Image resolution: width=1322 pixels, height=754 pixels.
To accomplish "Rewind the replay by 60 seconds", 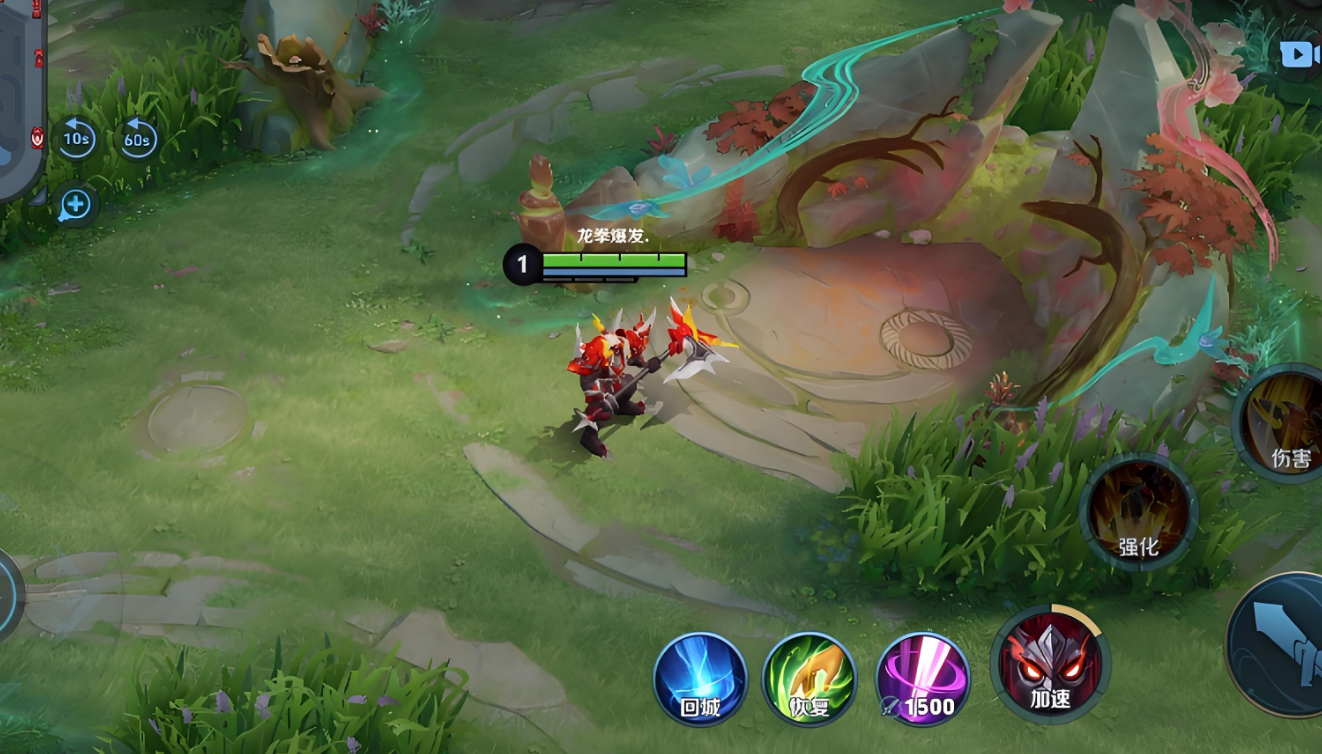I will (x=137, y=139).
